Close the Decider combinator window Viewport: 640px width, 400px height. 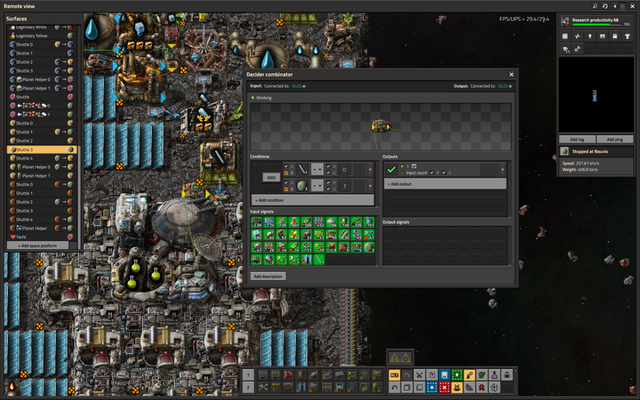[511, 74]
